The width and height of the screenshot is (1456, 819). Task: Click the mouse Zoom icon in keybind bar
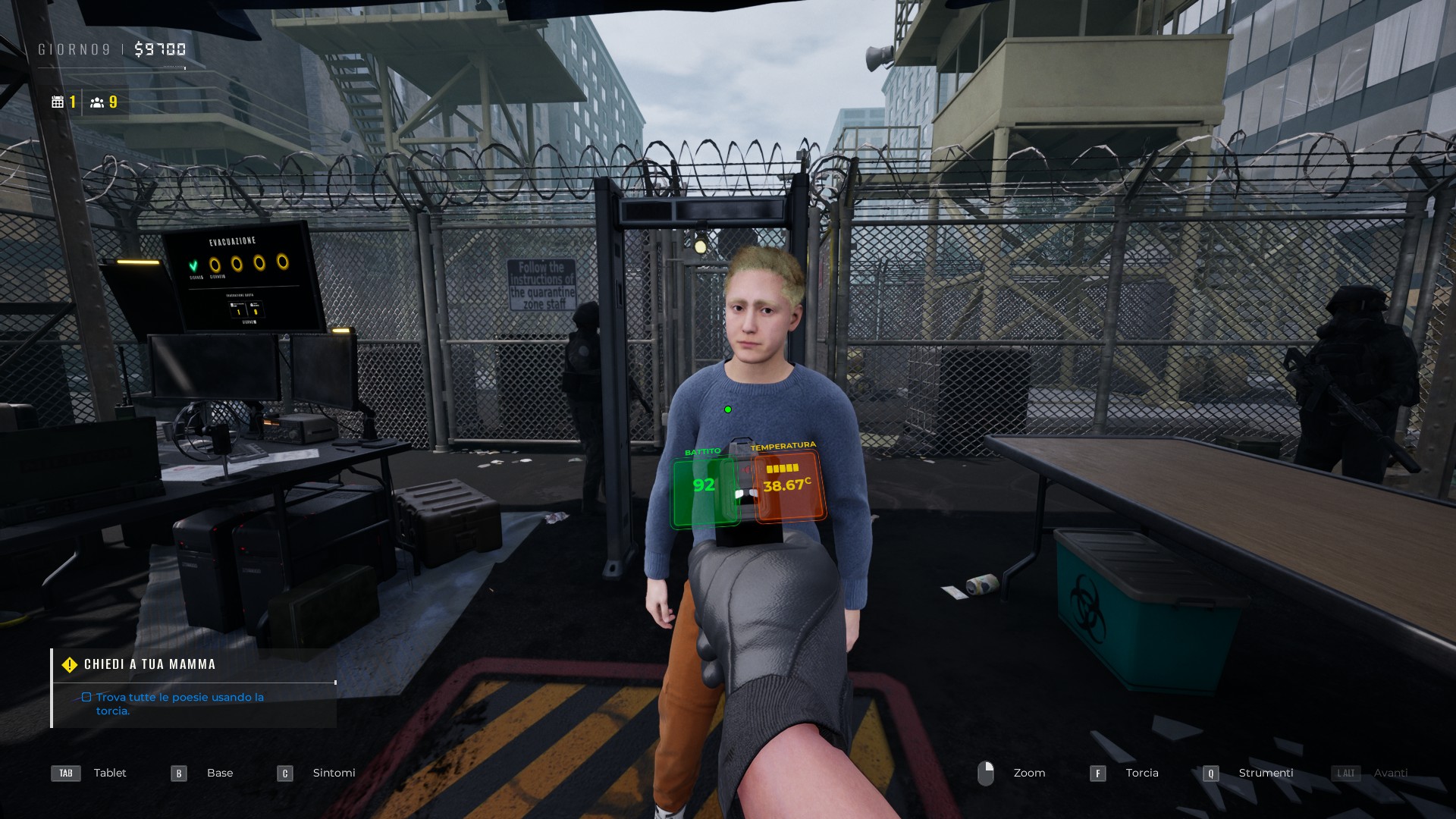point(988,773)
